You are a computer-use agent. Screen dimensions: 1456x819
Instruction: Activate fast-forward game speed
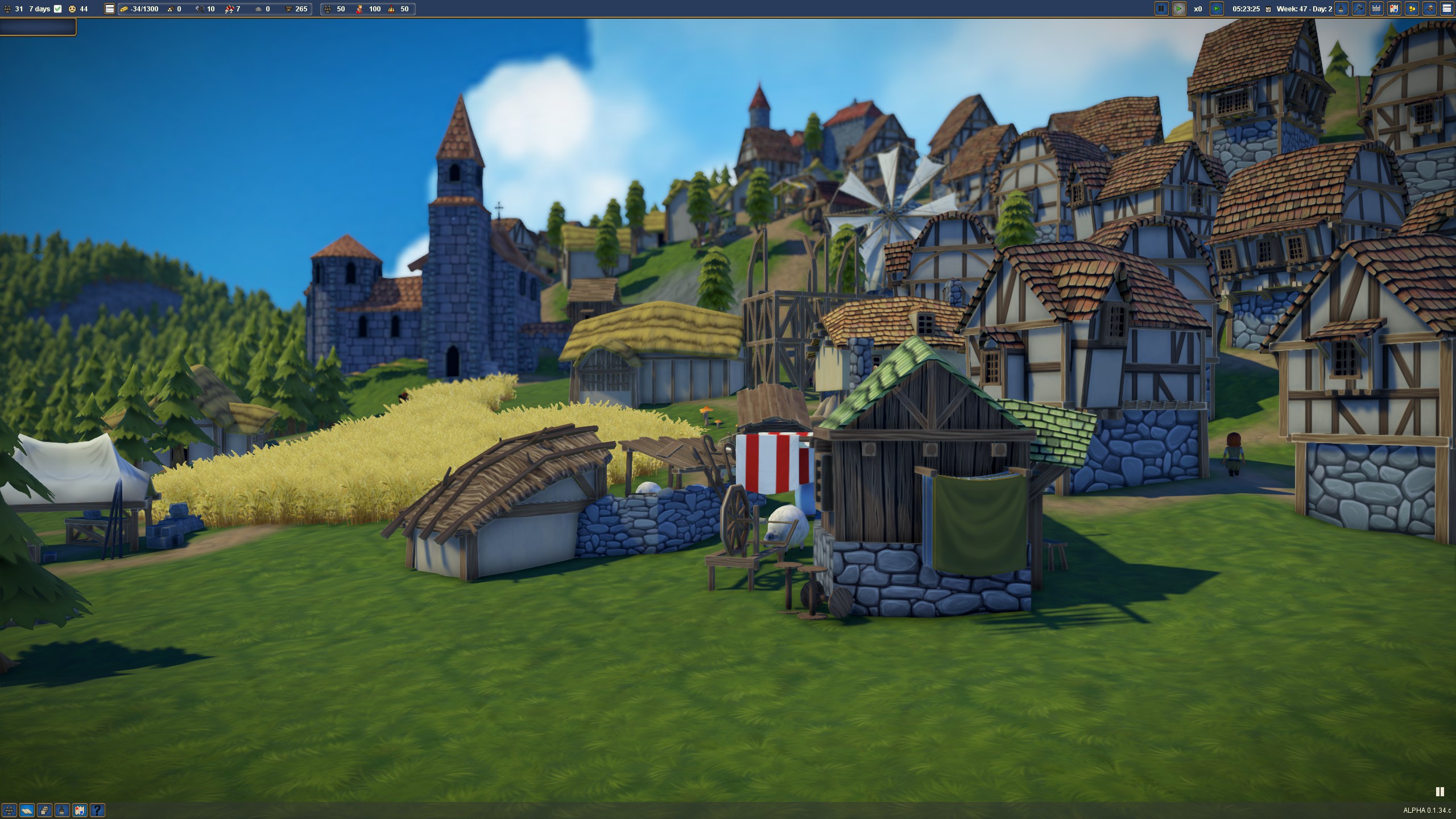1216,9
